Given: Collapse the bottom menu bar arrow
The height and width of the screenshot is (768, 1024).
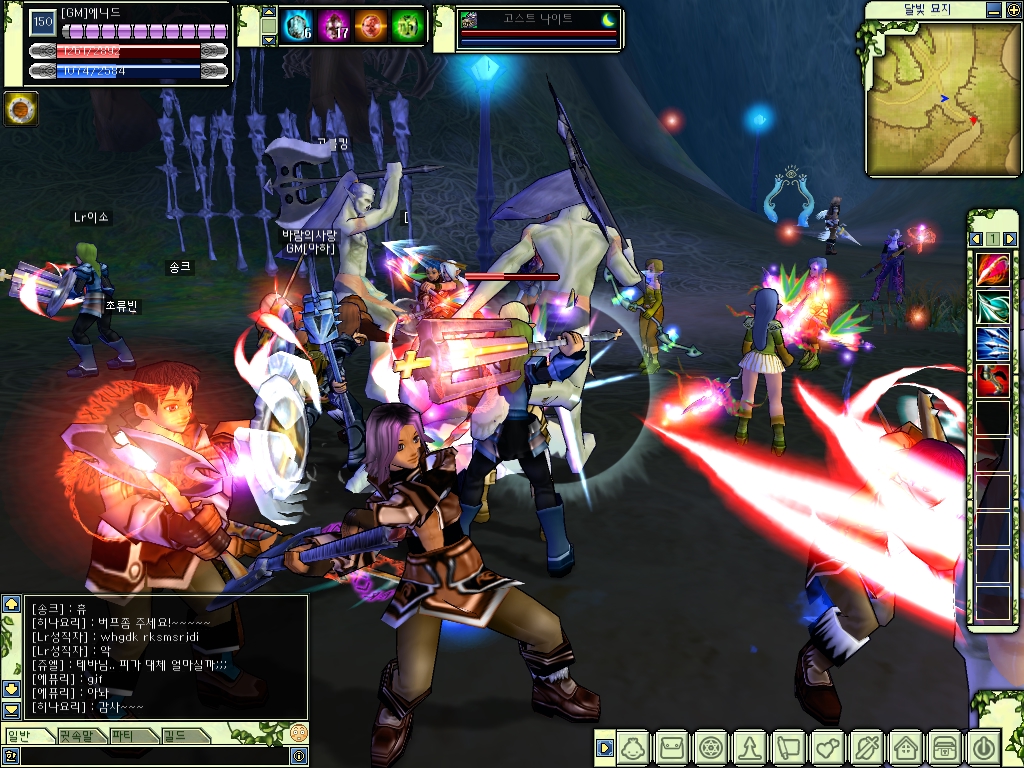Looking at the screenshot, I should click(603, 747).
